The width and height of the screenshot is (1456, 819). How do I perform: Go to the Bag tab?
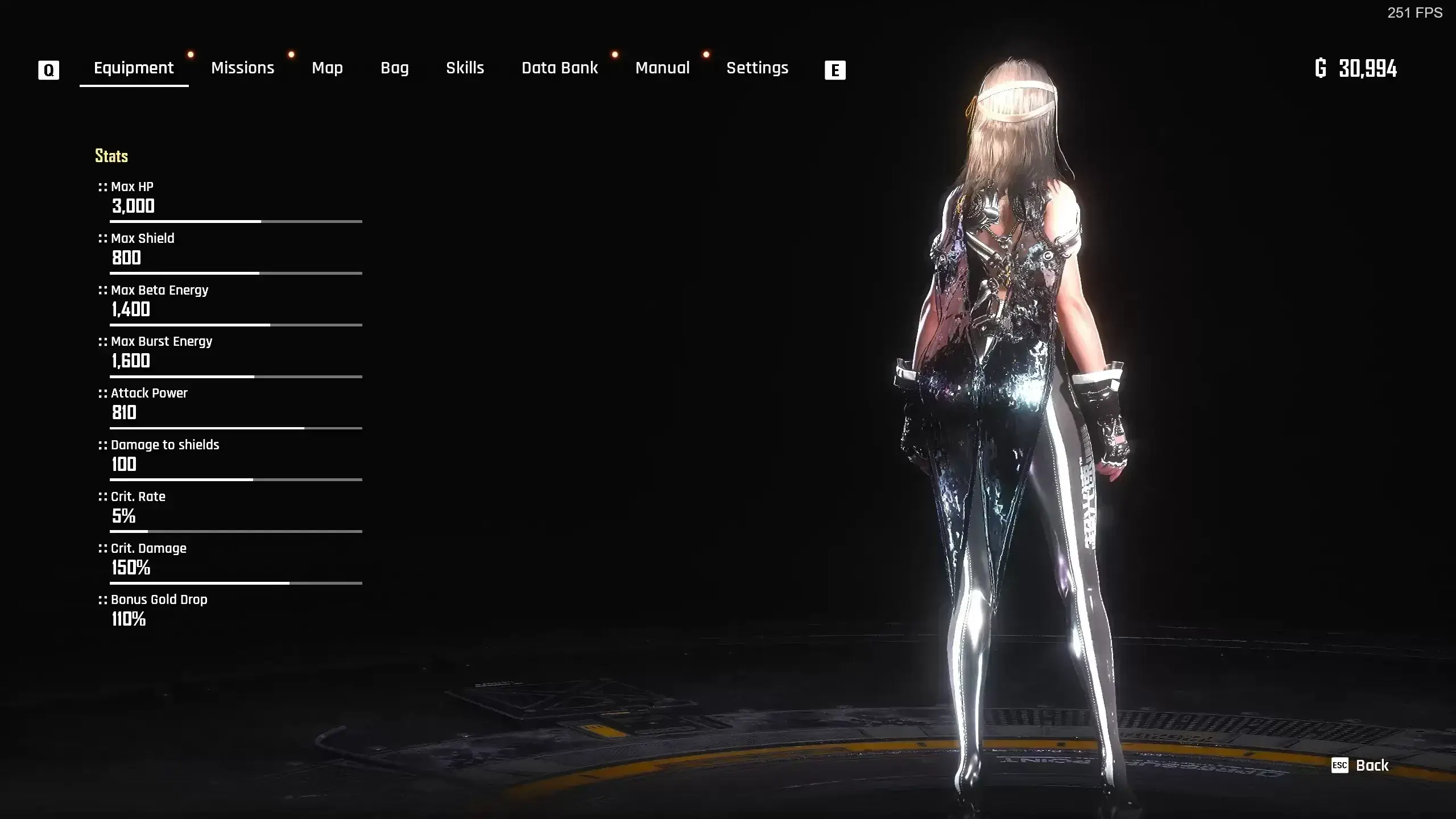(x=395, y=68)
